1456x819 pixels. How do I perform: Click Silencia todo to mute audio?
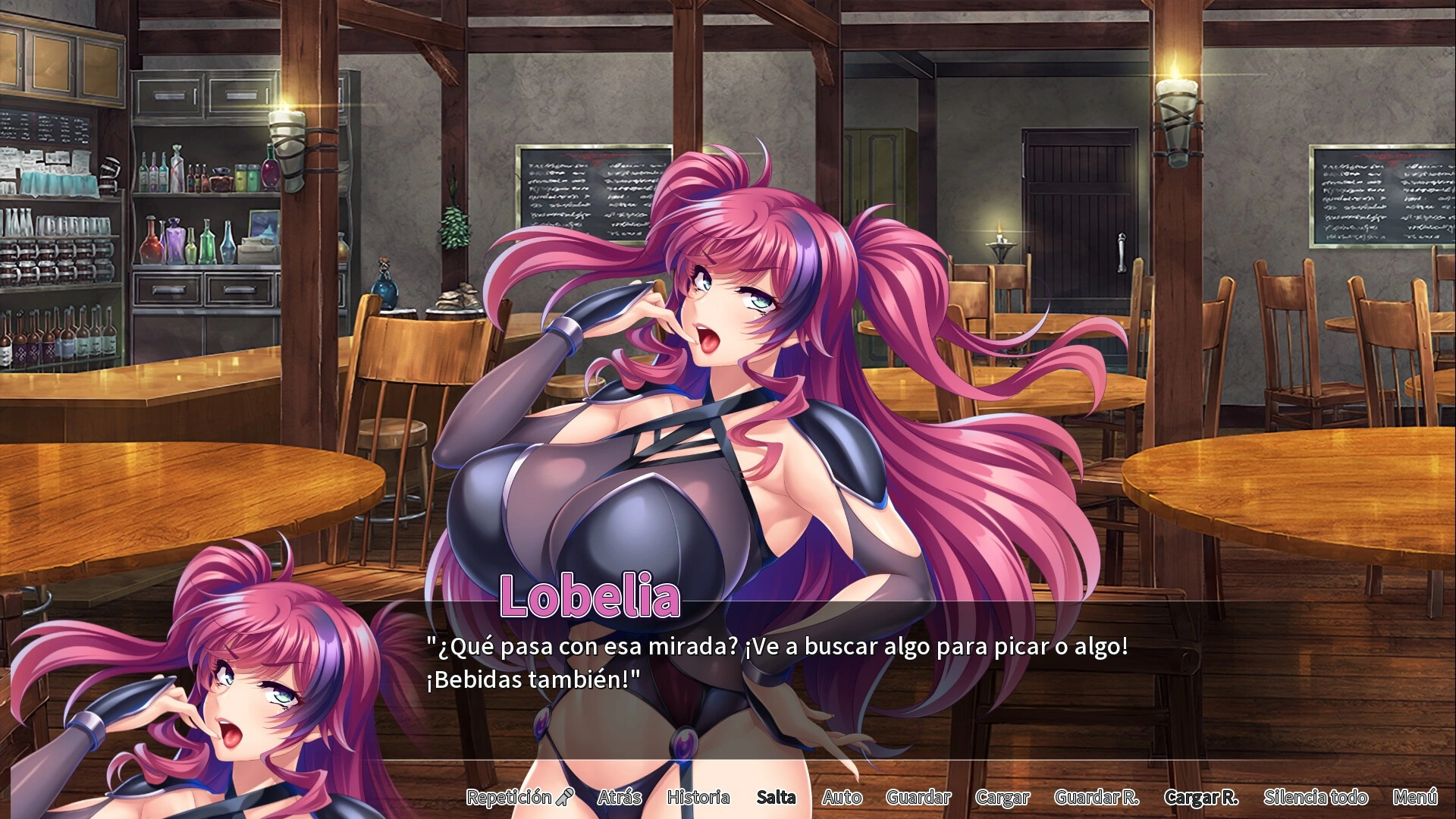[1316, 797]
